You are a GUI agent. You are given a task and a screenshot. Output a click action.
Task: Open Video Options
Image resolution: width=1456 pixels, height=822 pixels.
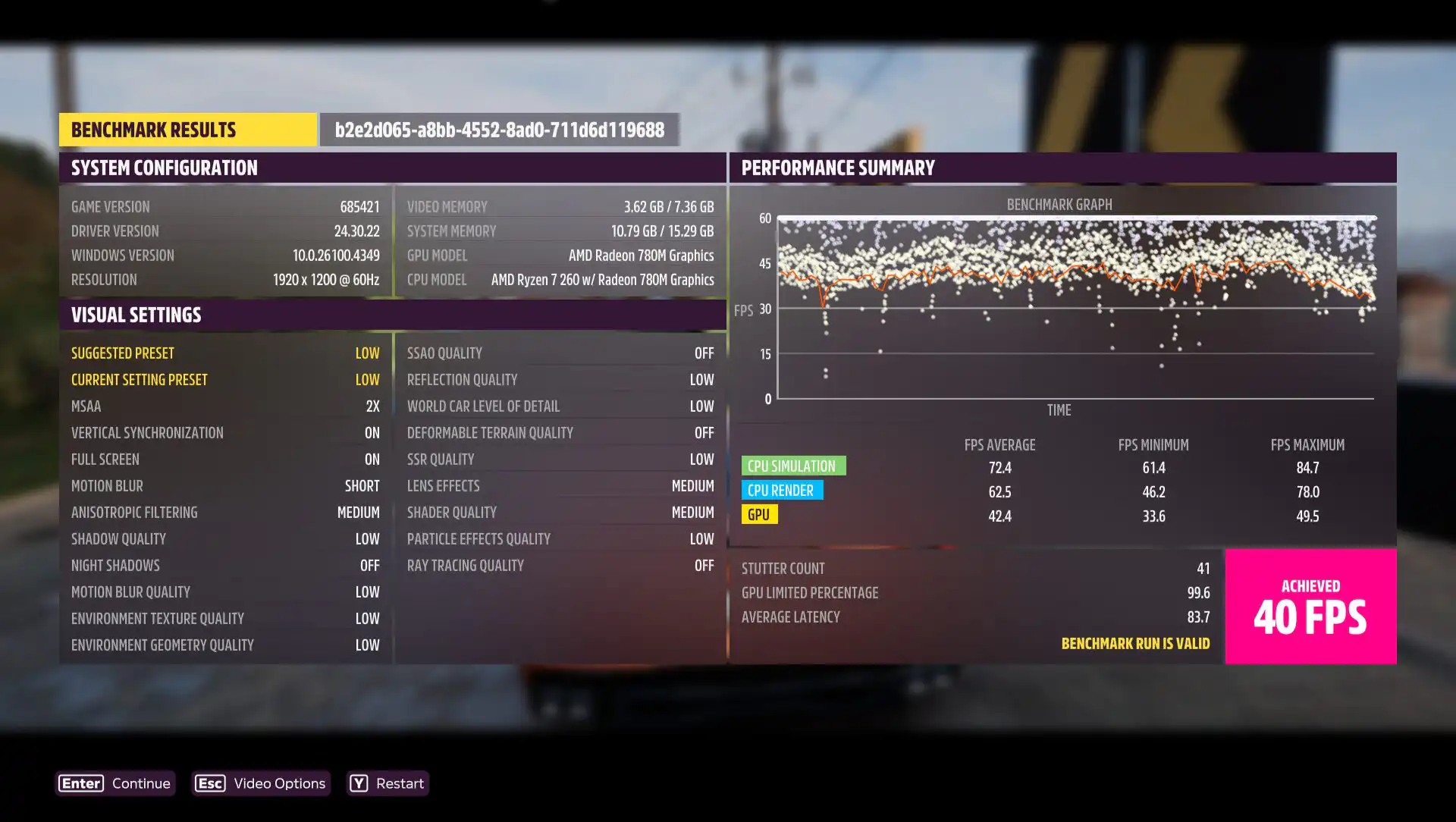tap(261, 783)
